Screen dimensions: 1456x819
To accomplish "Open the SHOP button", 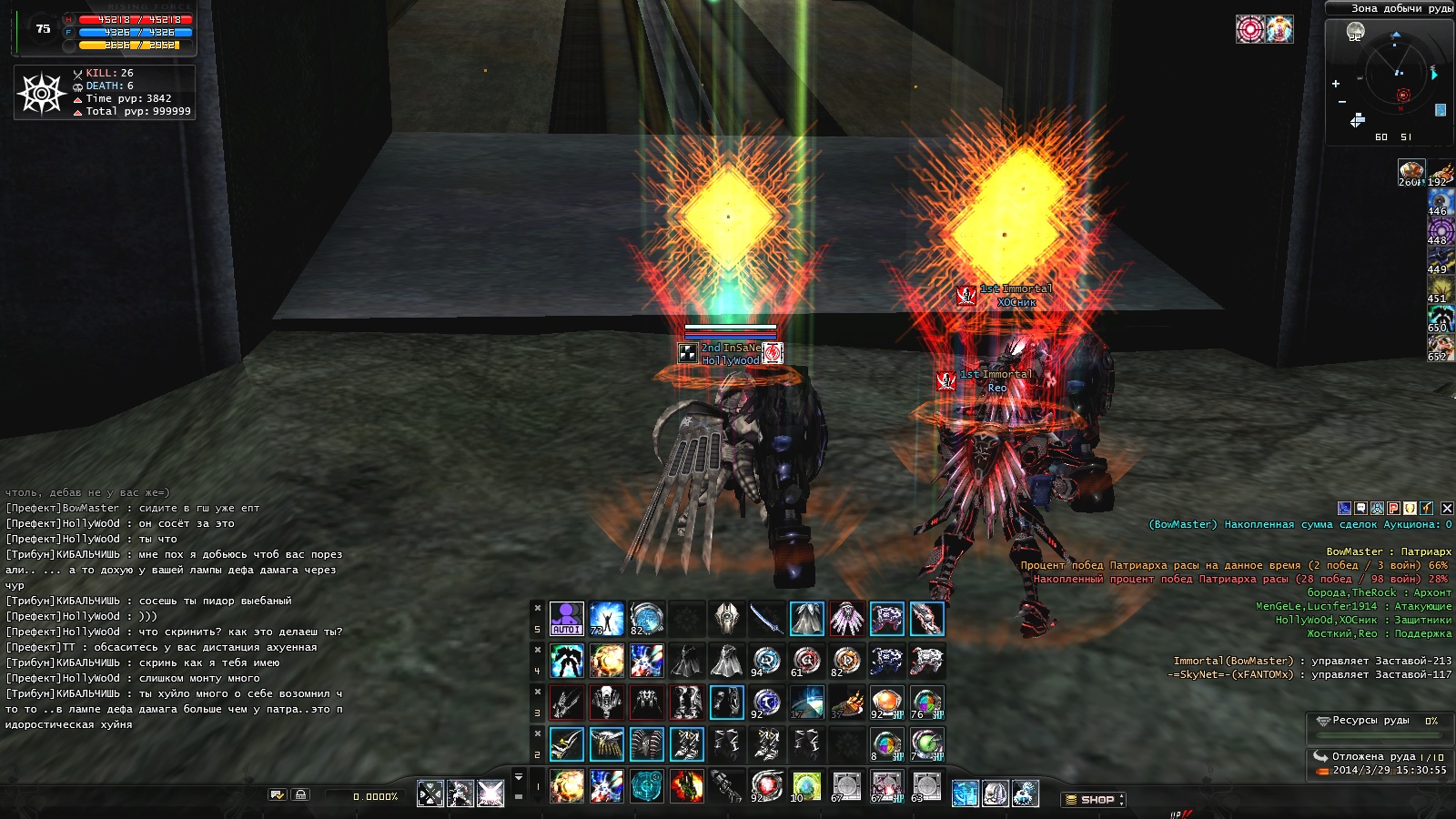I will tap(1092, 800).
